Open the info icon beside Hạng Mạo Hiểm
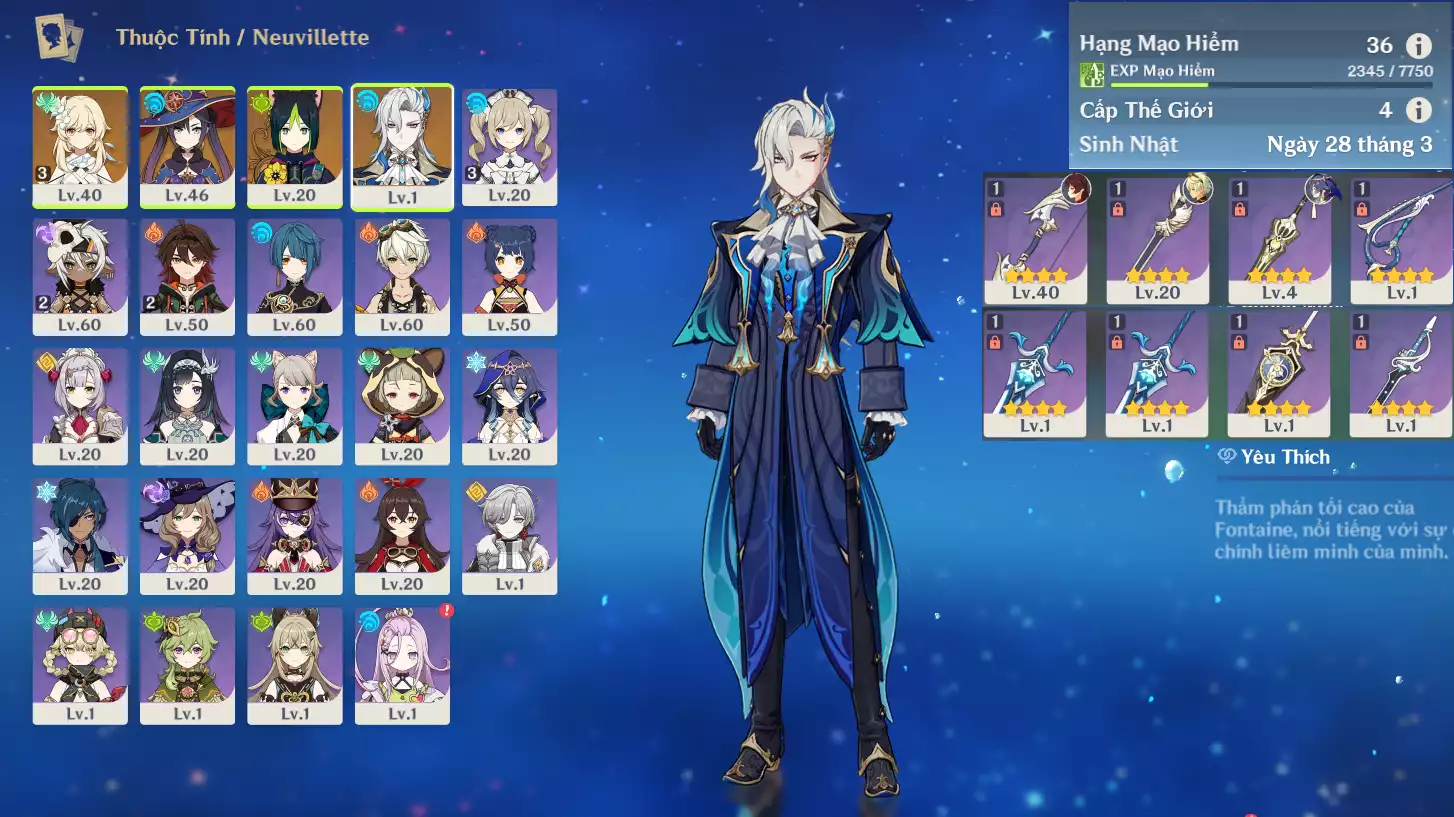Screen dimensions: 1454x817 point(1418,45)
